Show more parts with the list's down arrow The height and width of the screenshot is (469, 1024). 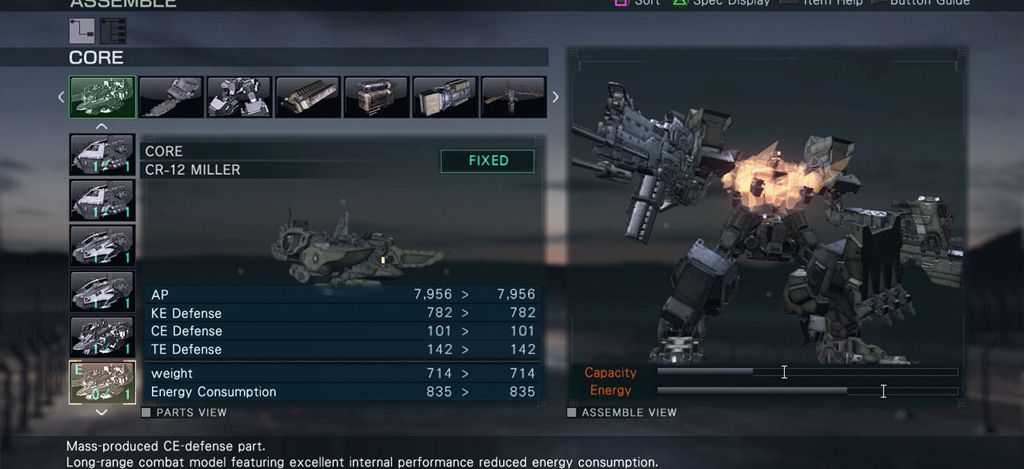[101, 411]
